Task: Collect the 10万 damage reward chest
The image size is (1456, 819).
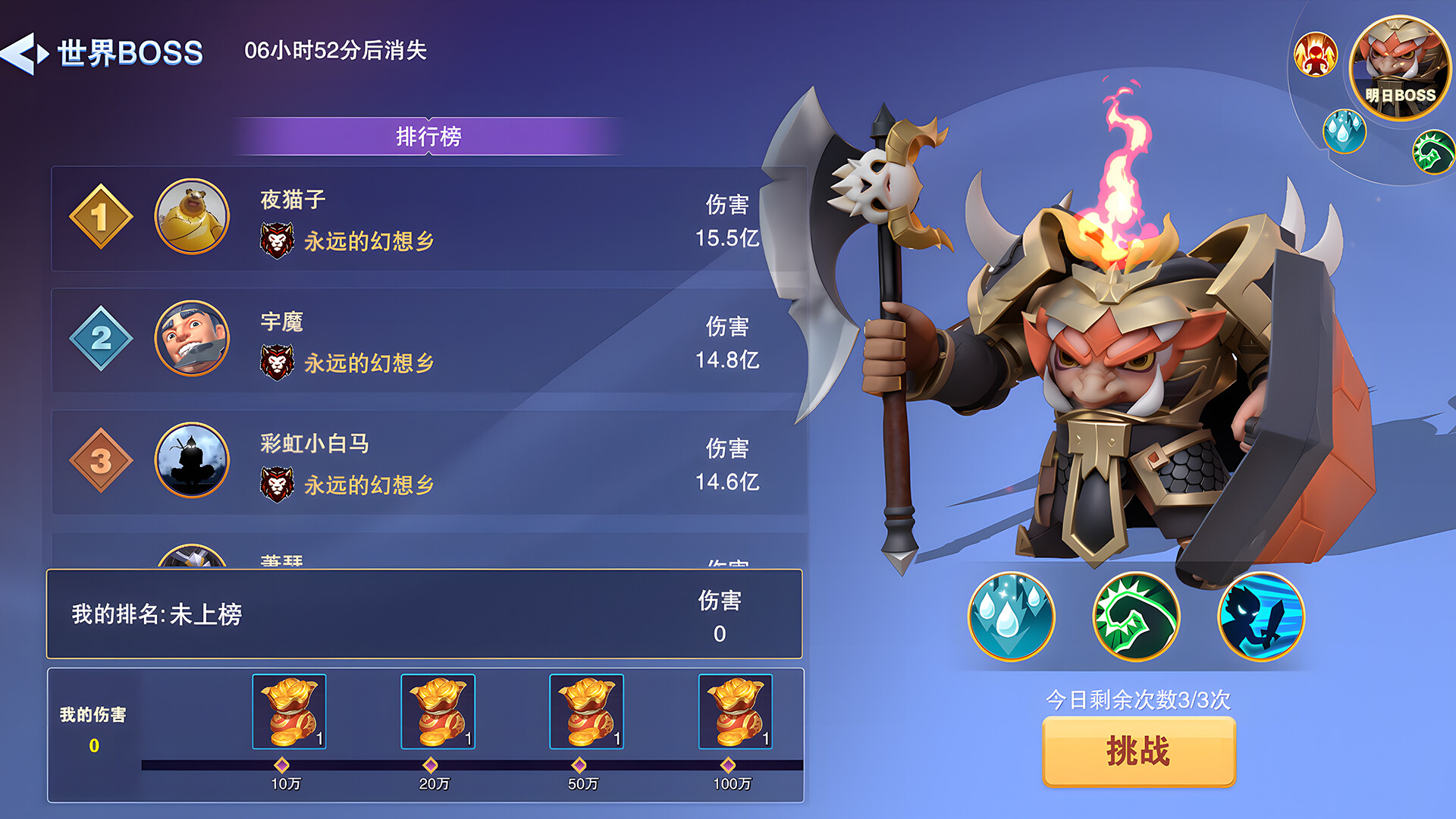Action: click(x=289, y=711)
